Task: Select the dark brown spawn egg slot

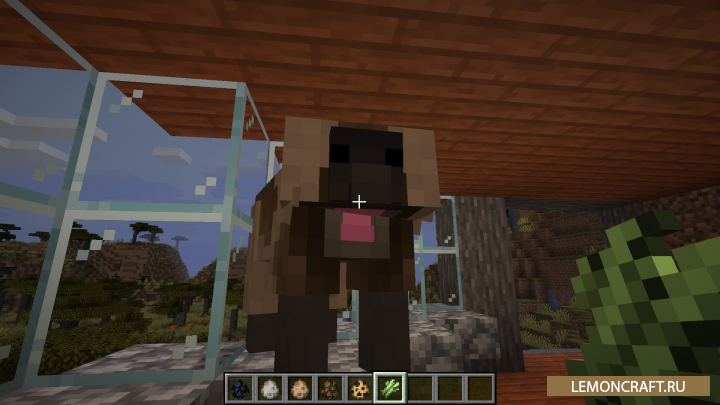Action: point(329,388)
